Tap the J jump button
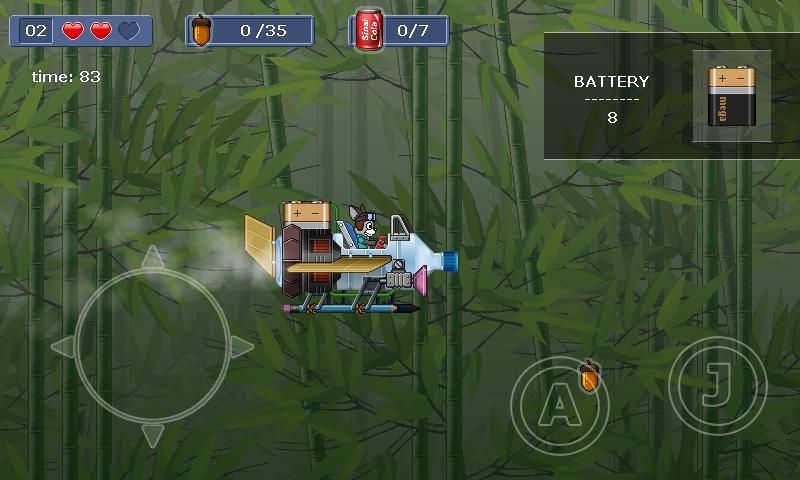Viewport: 800px width, 480px height. tap(717, 387)
